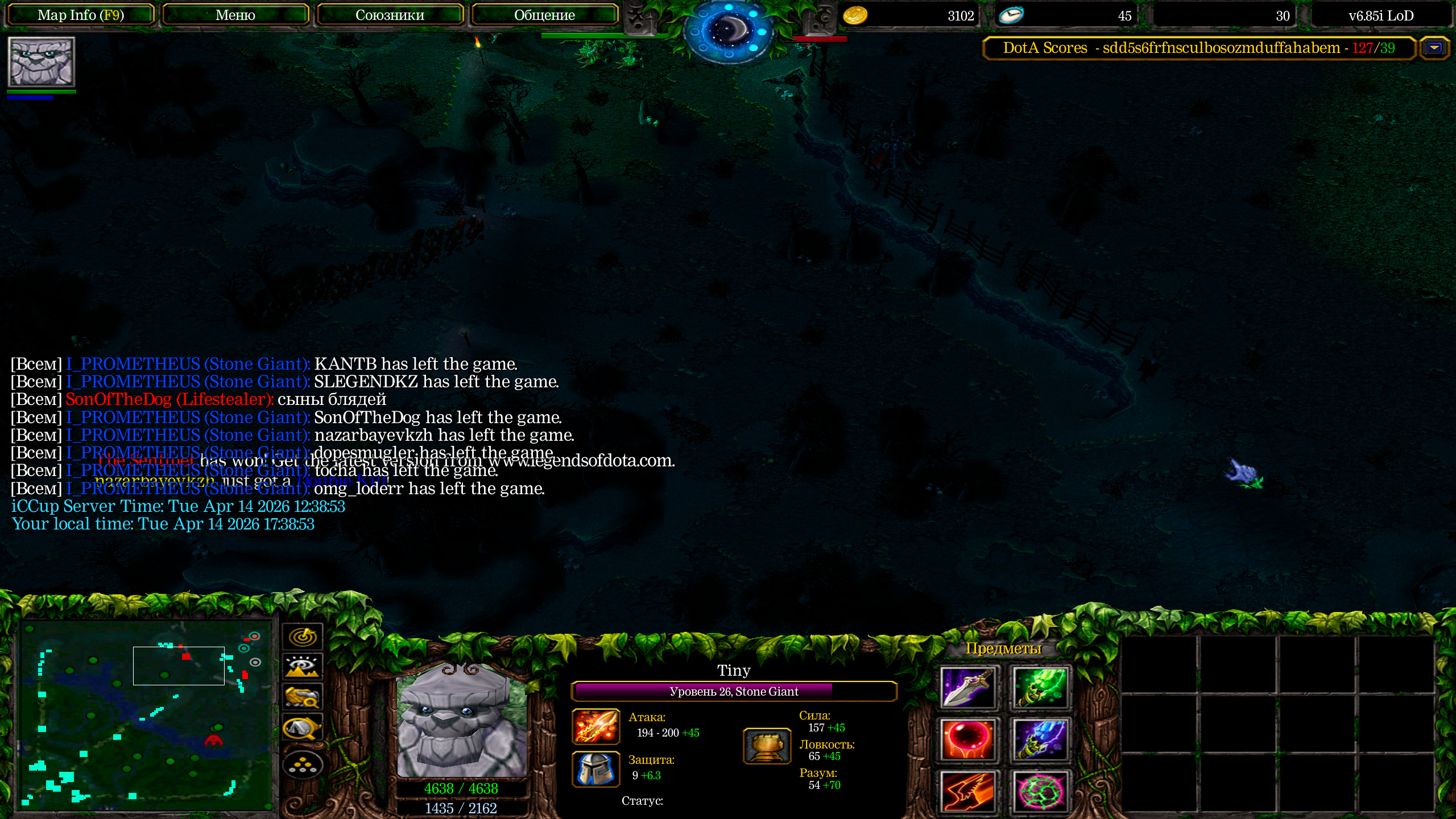Select the green scepter item slot

[x=1040, y=688]
